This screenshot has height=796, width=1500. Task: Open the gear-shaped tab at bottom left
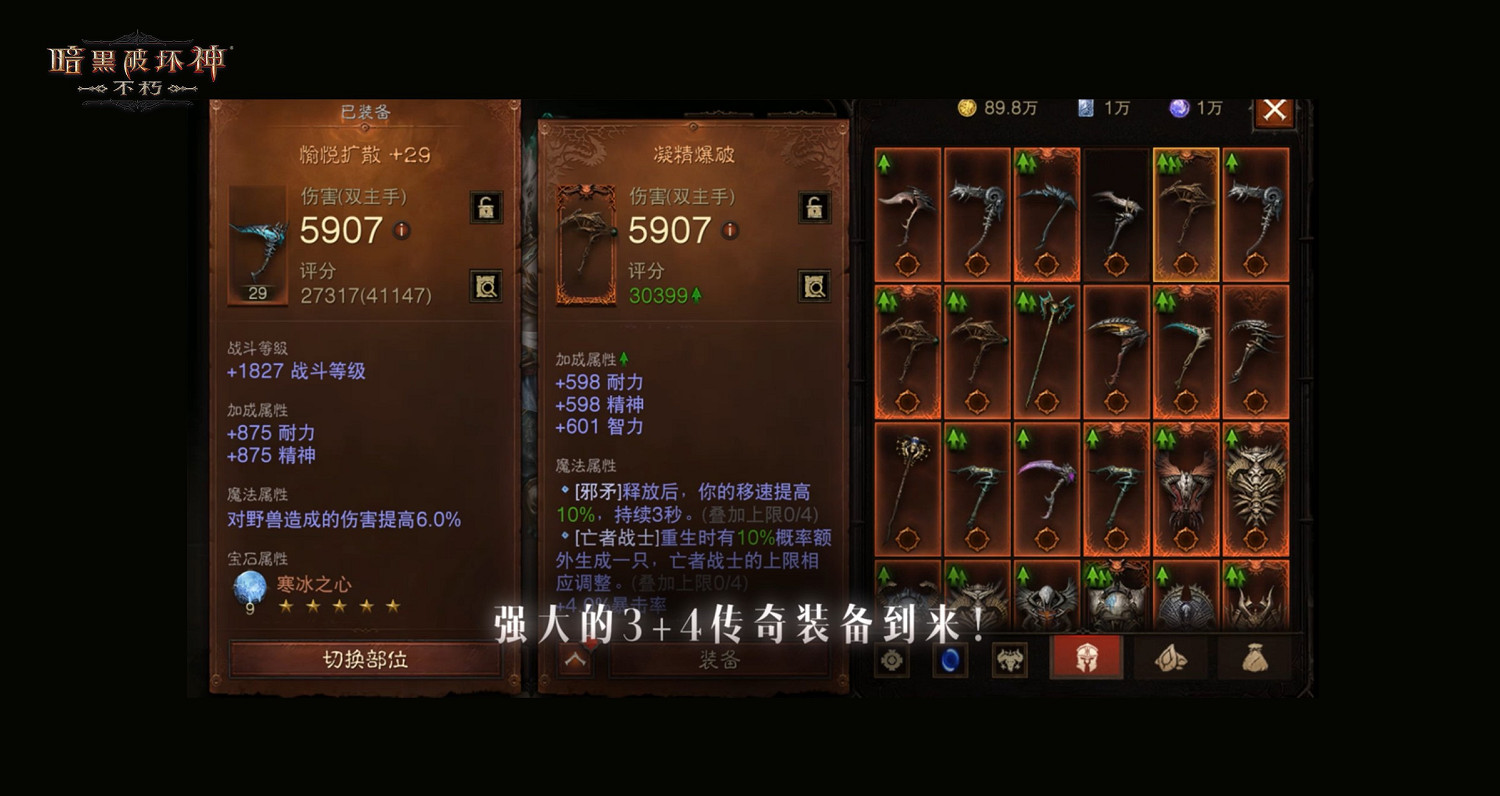coord(892,660)
